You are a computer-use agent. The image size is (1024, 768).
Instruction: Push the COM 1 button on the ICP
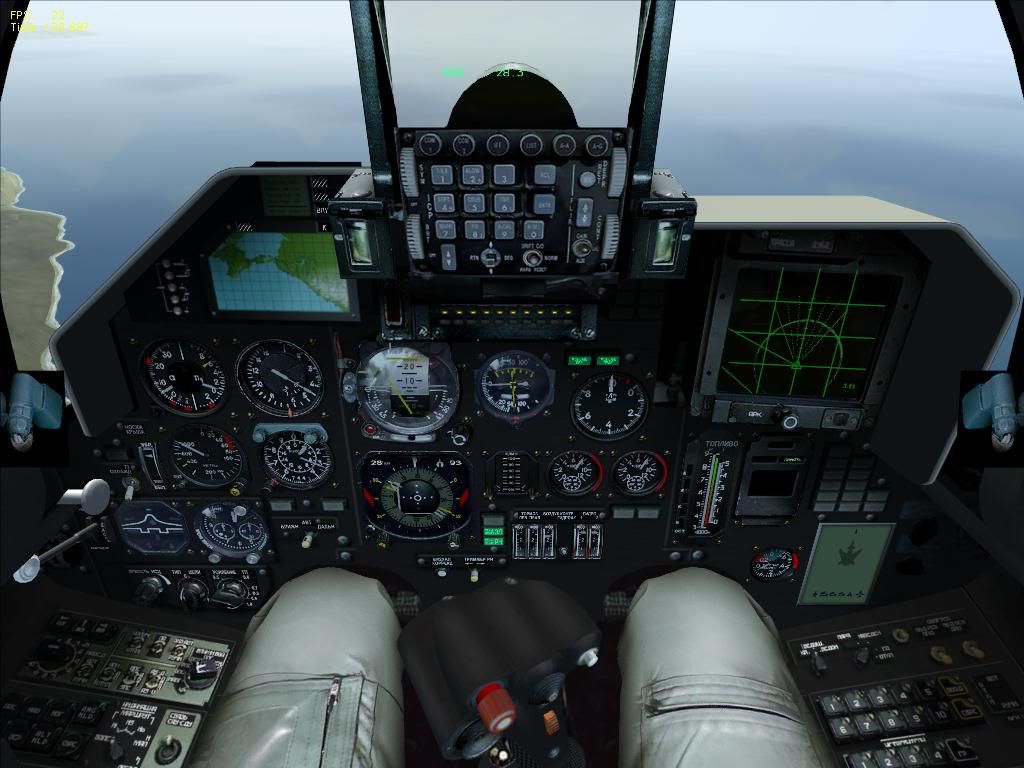coord(431,143)
